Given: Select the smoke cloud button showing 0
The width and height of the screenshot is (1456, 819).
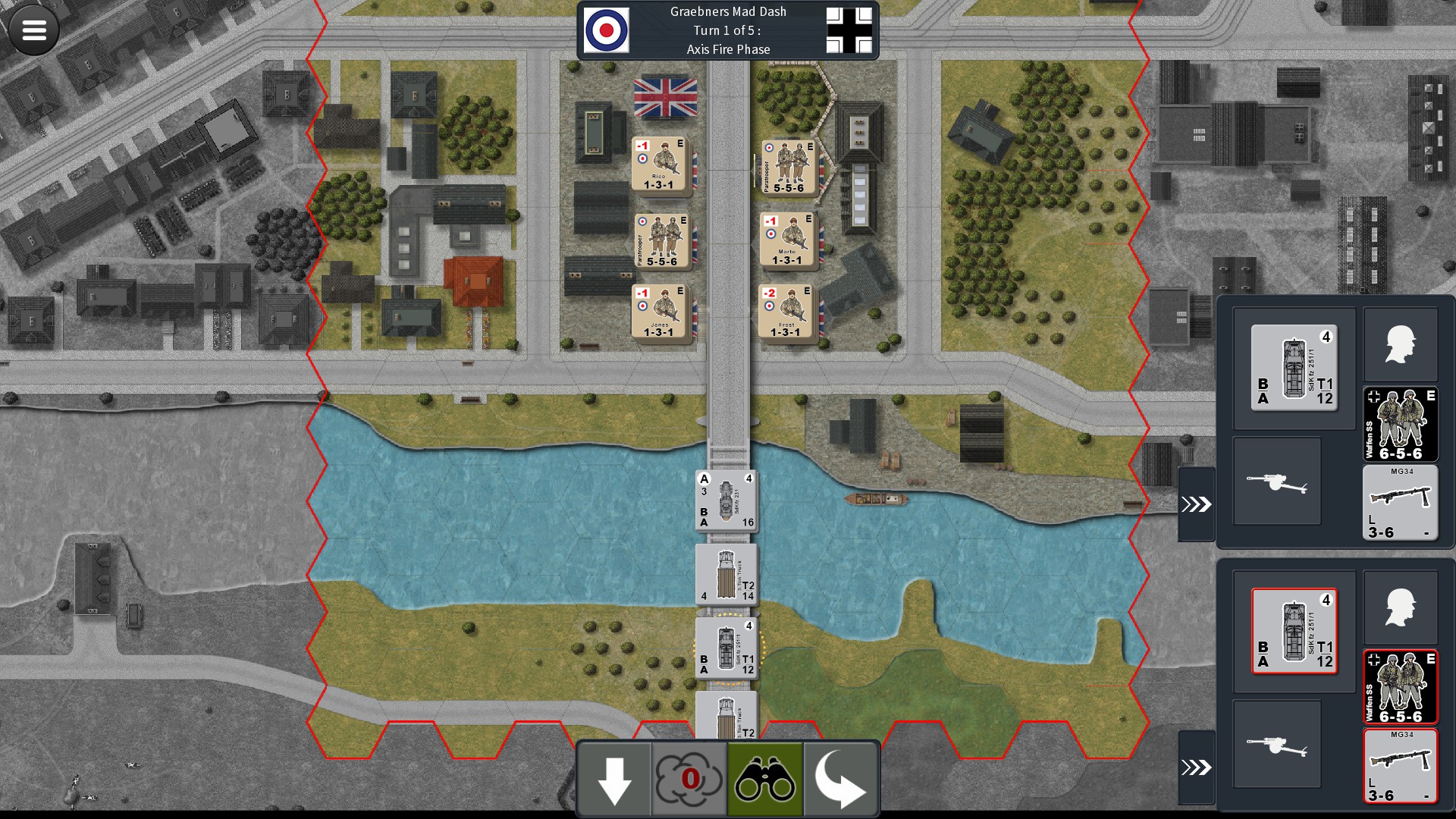Looking at the screenshot, I should (689, 780).
